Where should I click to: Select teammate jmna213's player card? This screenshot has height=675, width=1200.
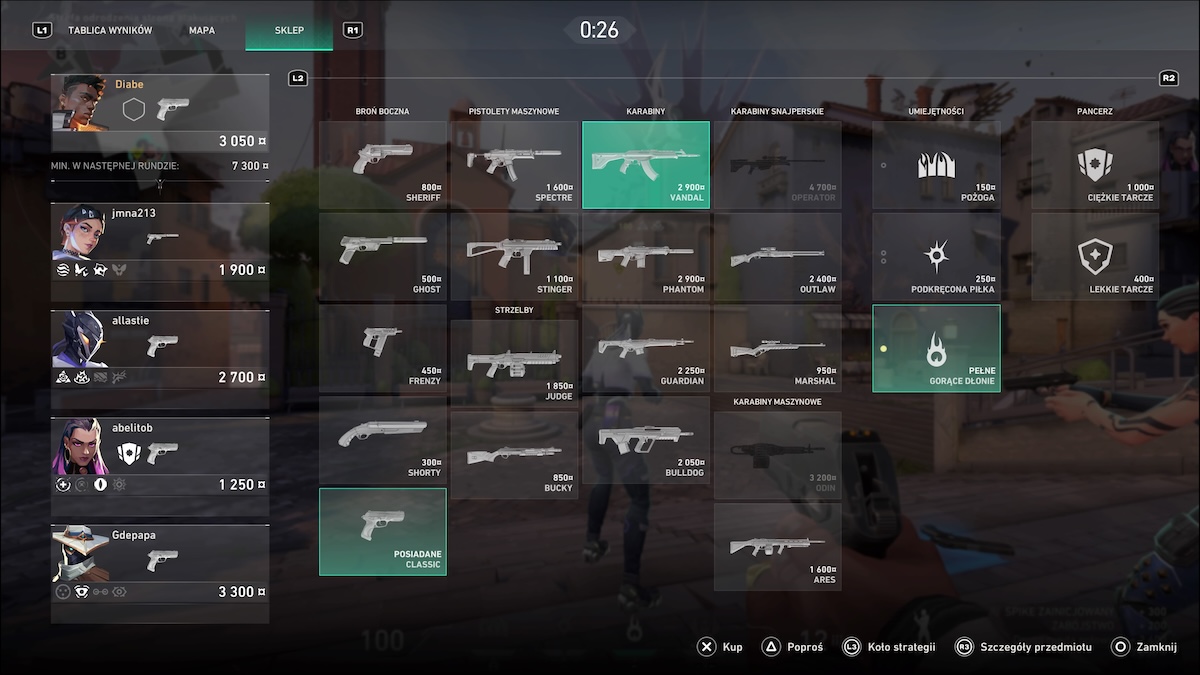click(x=160, y=243)
